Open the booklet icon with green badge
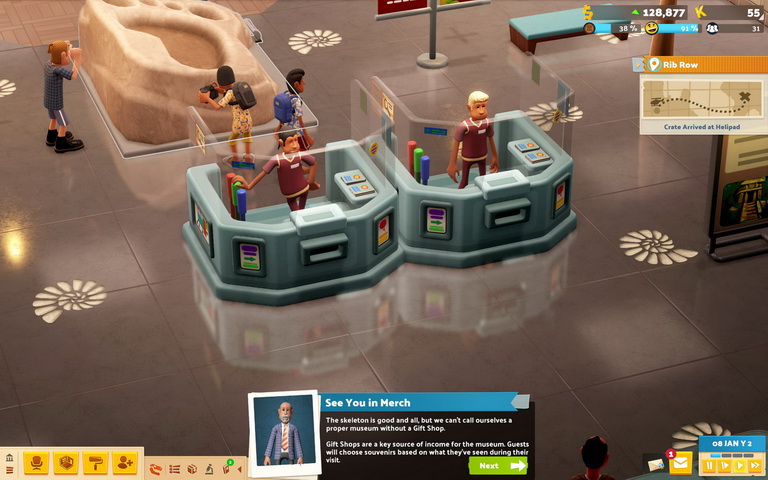Viewport: 768px width, 480px height. pos(226,467)
